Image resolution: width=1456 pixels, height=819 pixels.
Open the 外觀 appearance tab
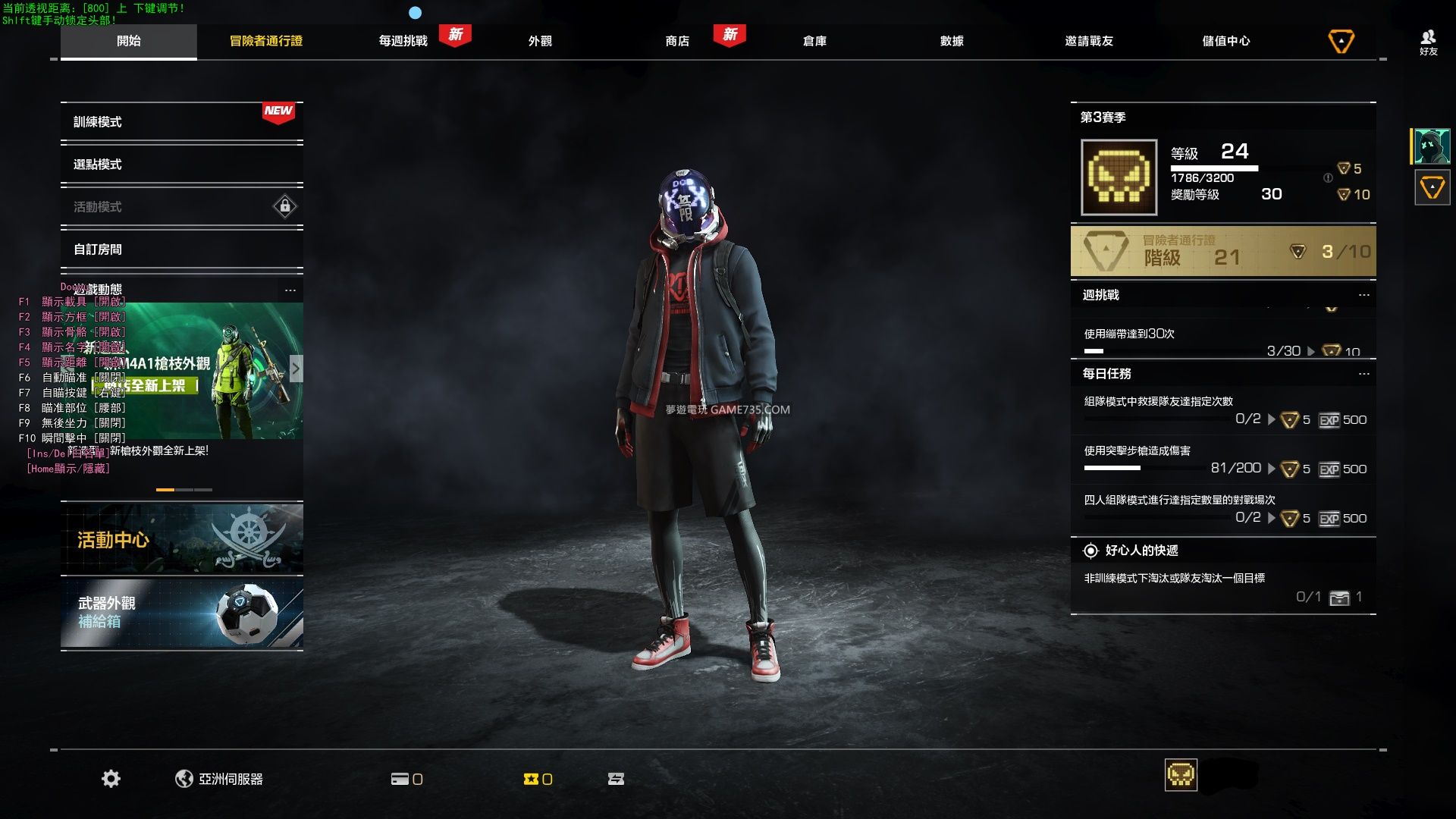[540, 41]
